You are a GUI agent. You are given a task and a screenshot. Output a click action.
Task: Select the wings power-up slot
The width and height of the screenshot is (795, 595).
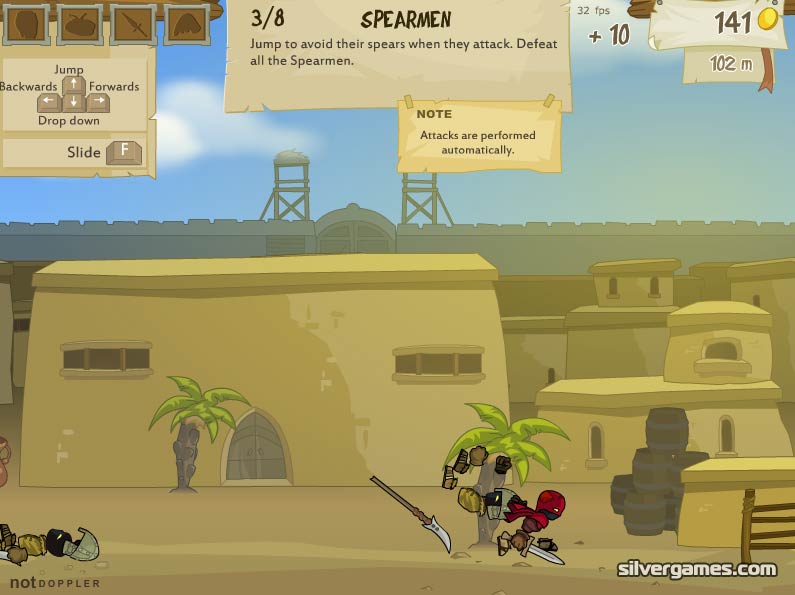(x=186, y=24)
